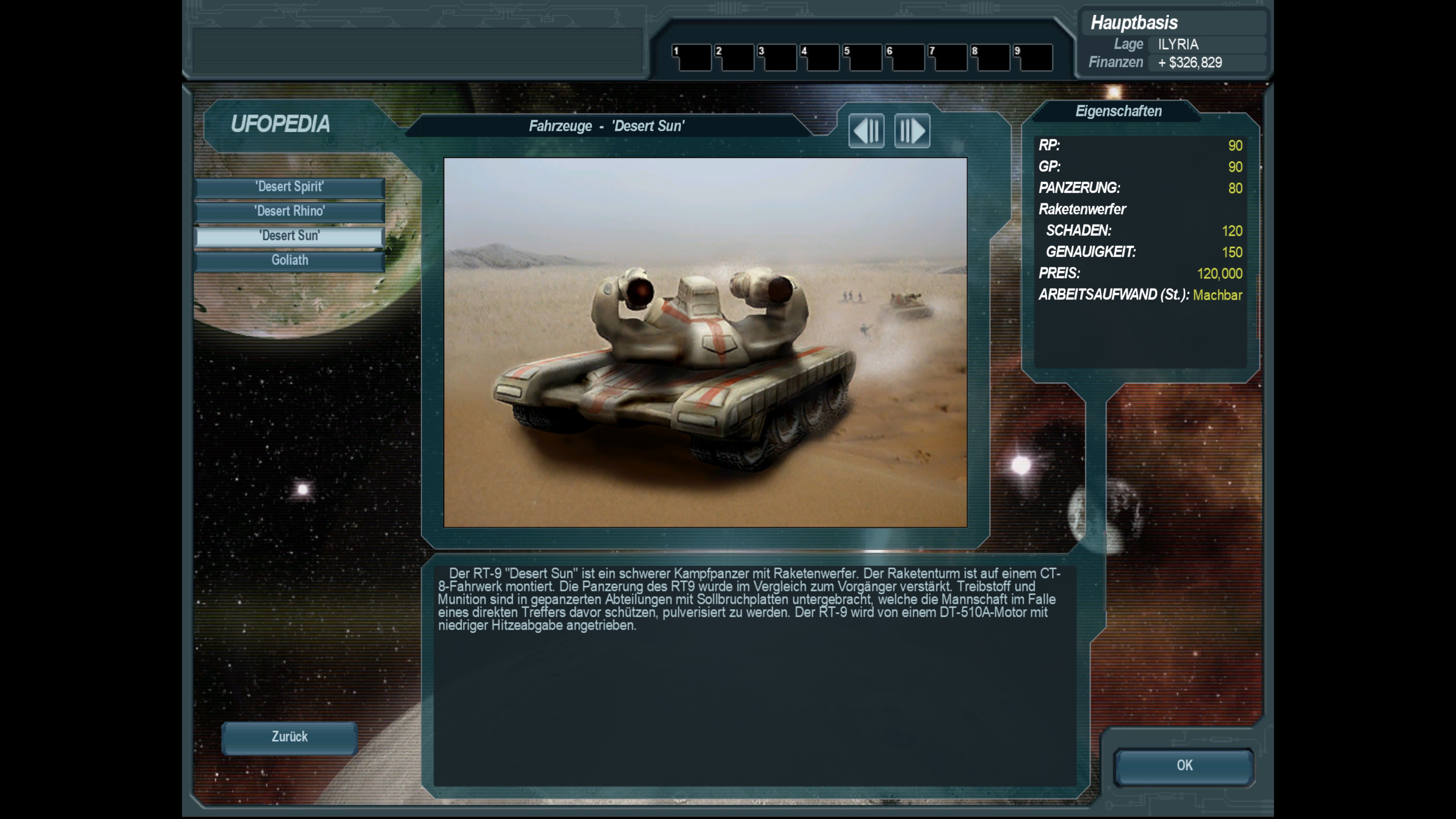Select the 'Desert Spirit' vehicle entry
This screenshot has width=1456, height=819.
coord(289,187)
